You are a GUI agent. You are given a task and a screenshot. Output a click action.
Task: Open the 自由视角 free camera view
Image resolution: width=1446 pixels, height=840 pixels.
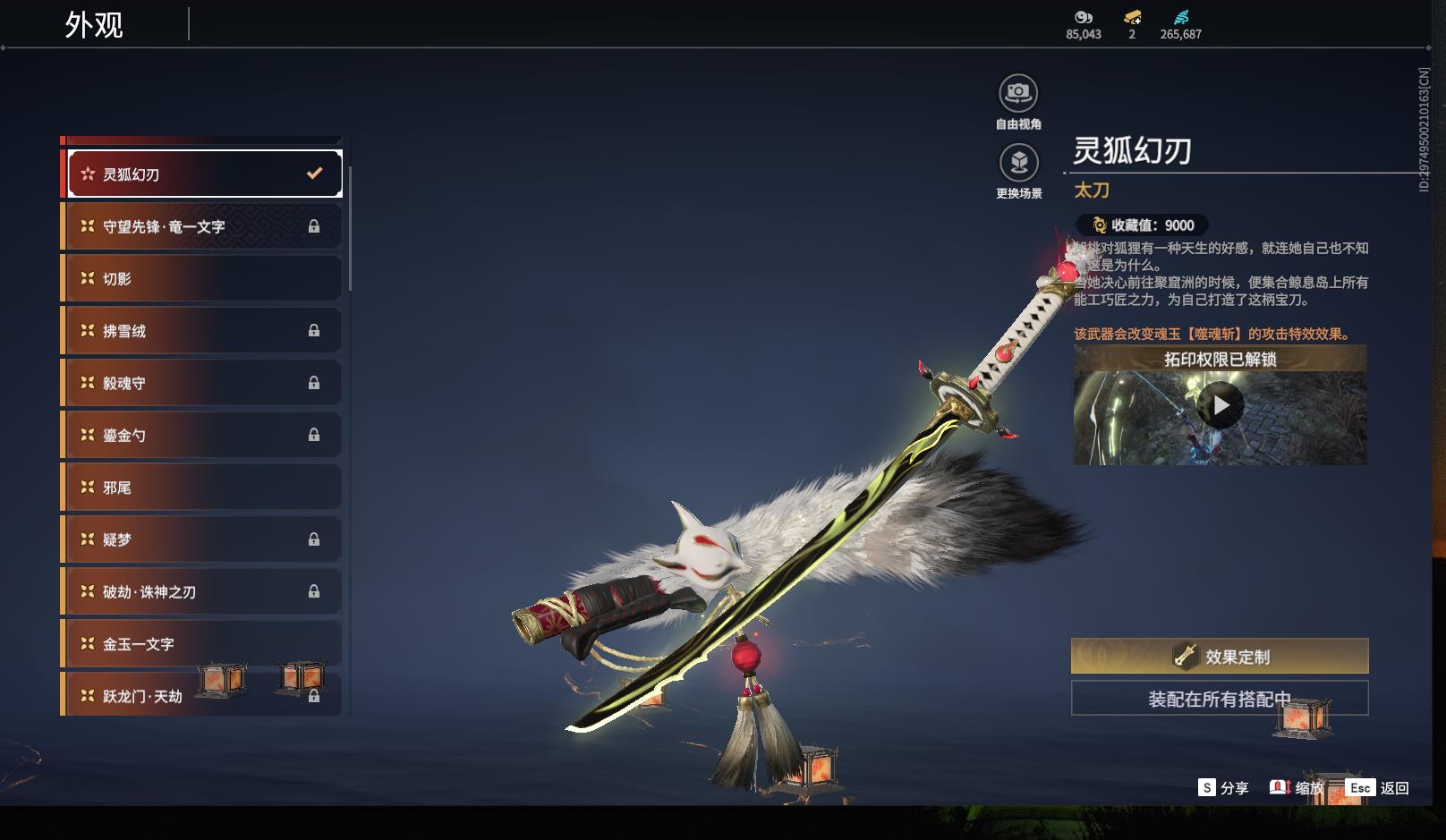point(1018,93)
